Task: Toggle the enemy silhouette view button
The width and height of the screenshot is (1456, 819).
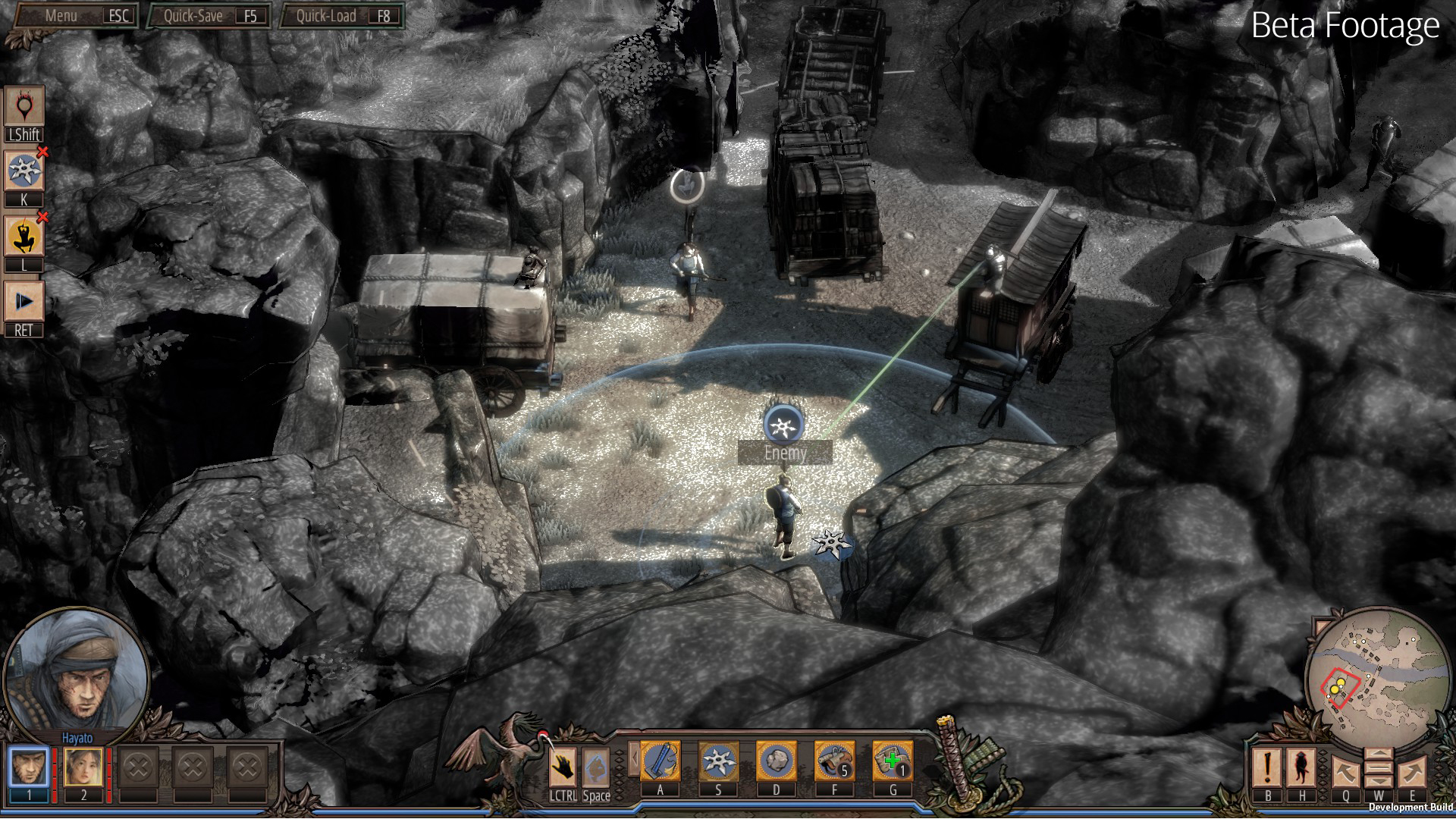Action: [1302, 767]
